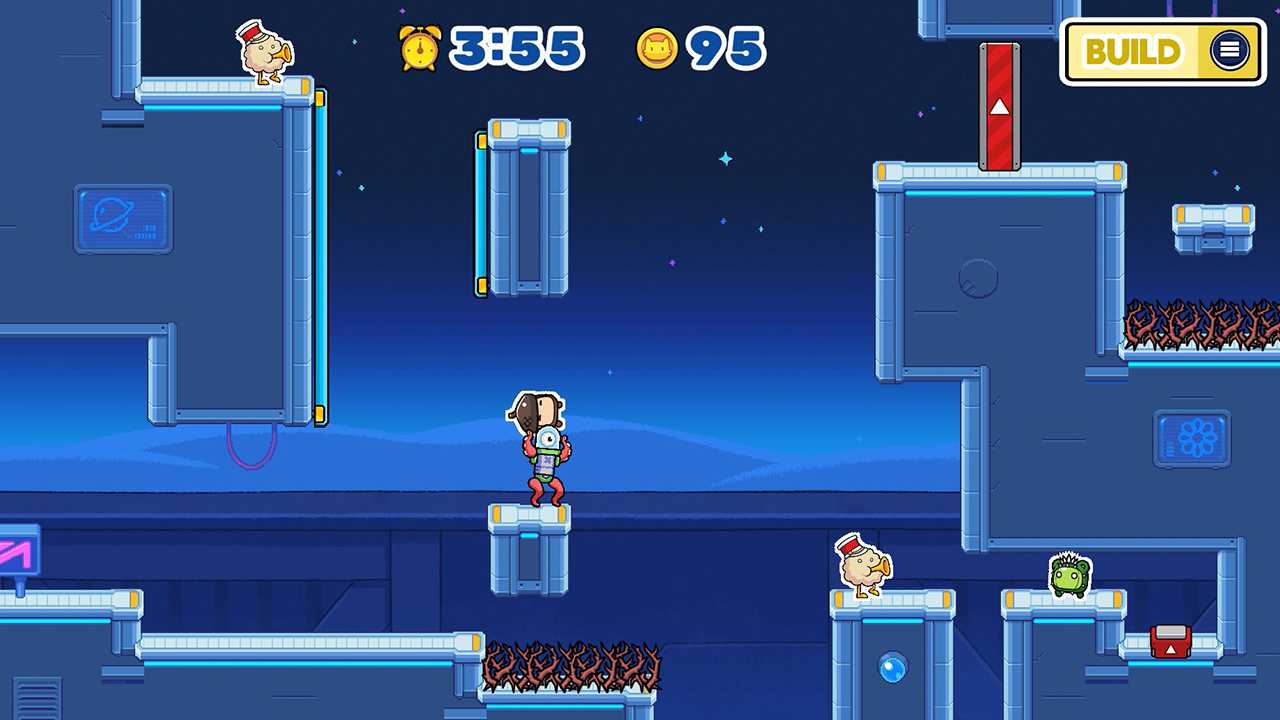The width and height of the screenshot is (1280, 720).
Task: Select the green spiky frog creature
Action: click(1069, 575)
